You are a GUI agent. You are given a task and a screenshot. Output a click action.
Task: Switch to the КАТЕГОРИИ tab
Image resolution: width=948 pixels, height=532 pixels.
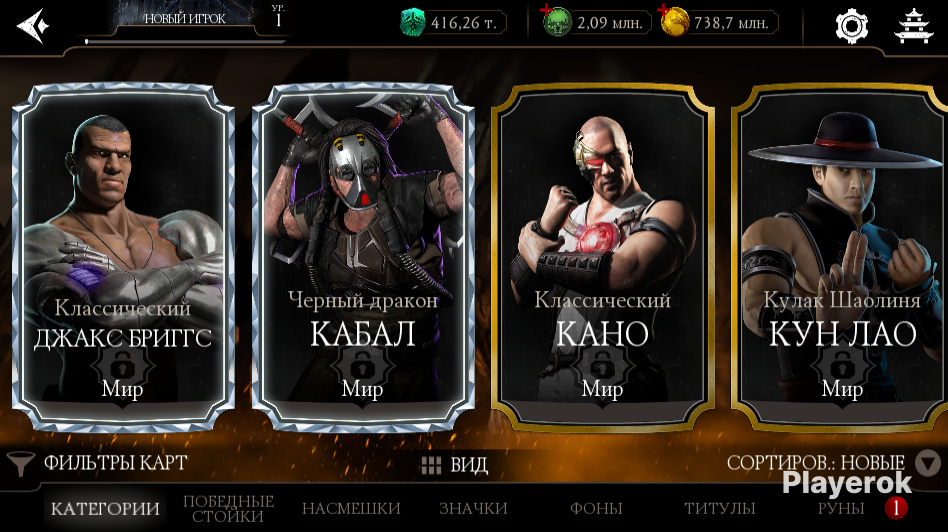click(x=105, y=509)
